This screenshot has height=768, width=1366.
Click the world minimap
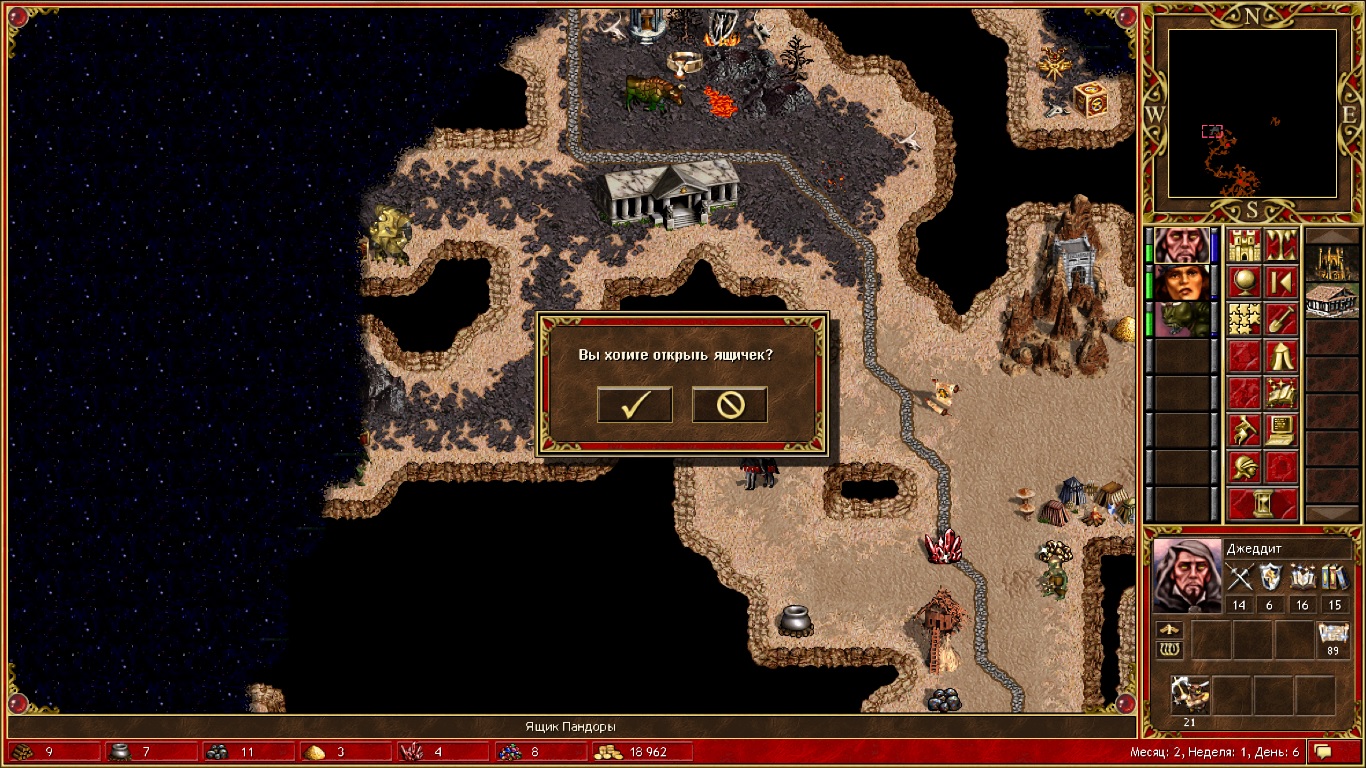(1252, 112)
